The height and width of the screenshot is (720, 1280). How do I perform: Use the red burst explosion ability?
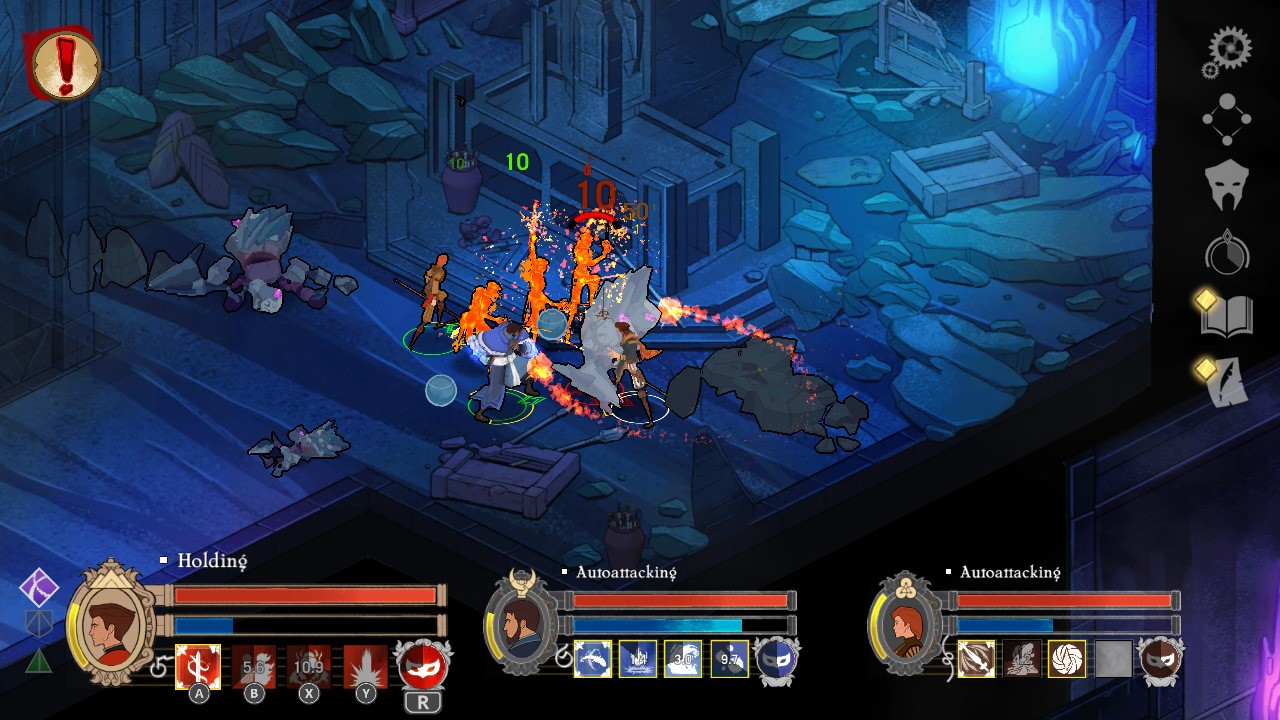[365, 665]
